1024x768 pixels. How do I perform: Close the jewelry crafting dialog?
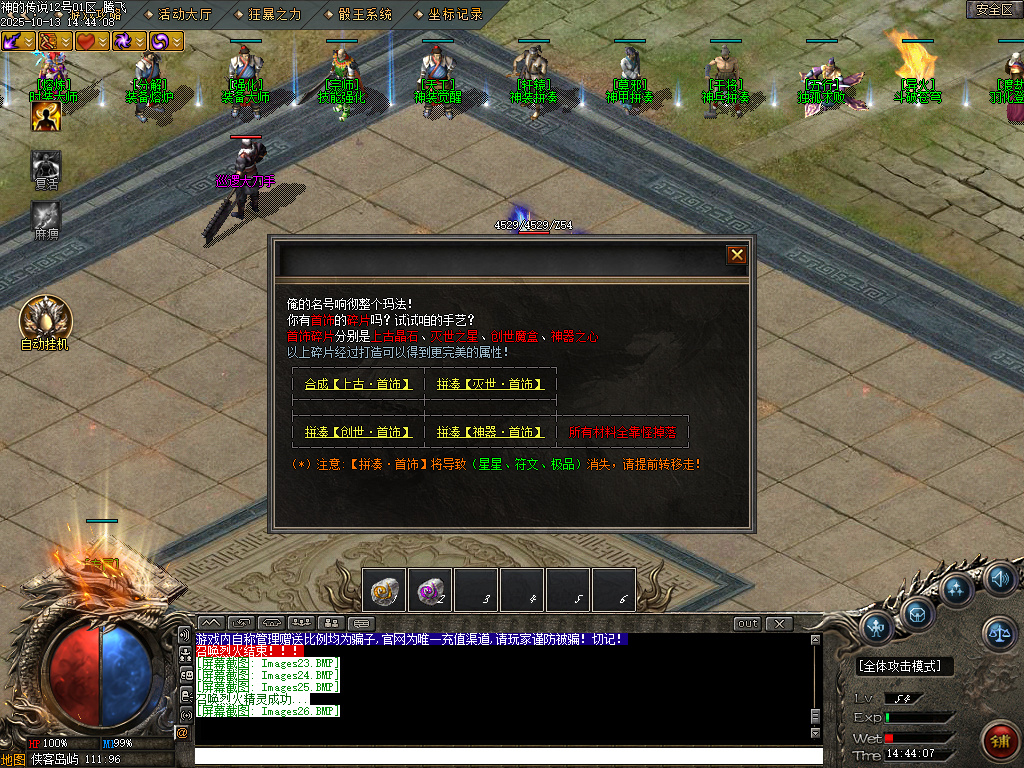[x=737, y=255]
